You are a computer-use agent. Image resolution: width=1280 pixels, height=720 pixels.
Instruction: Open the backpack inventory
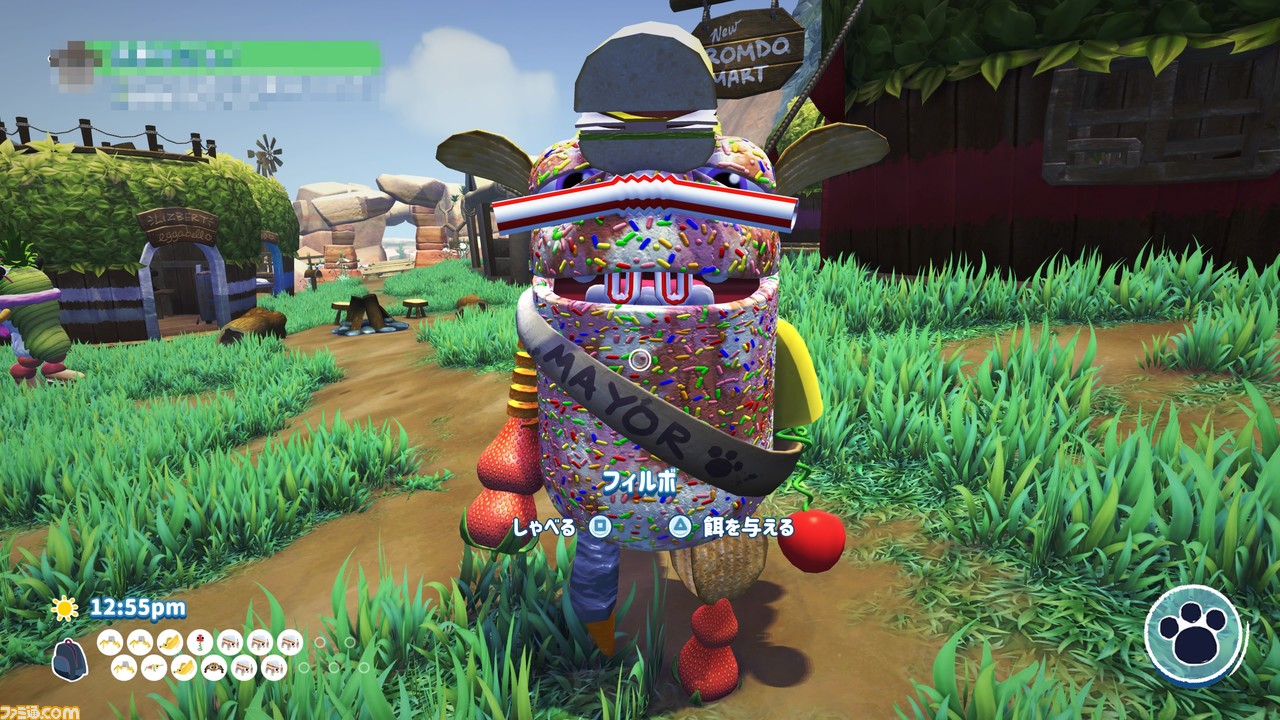click(x=69, y=659)
